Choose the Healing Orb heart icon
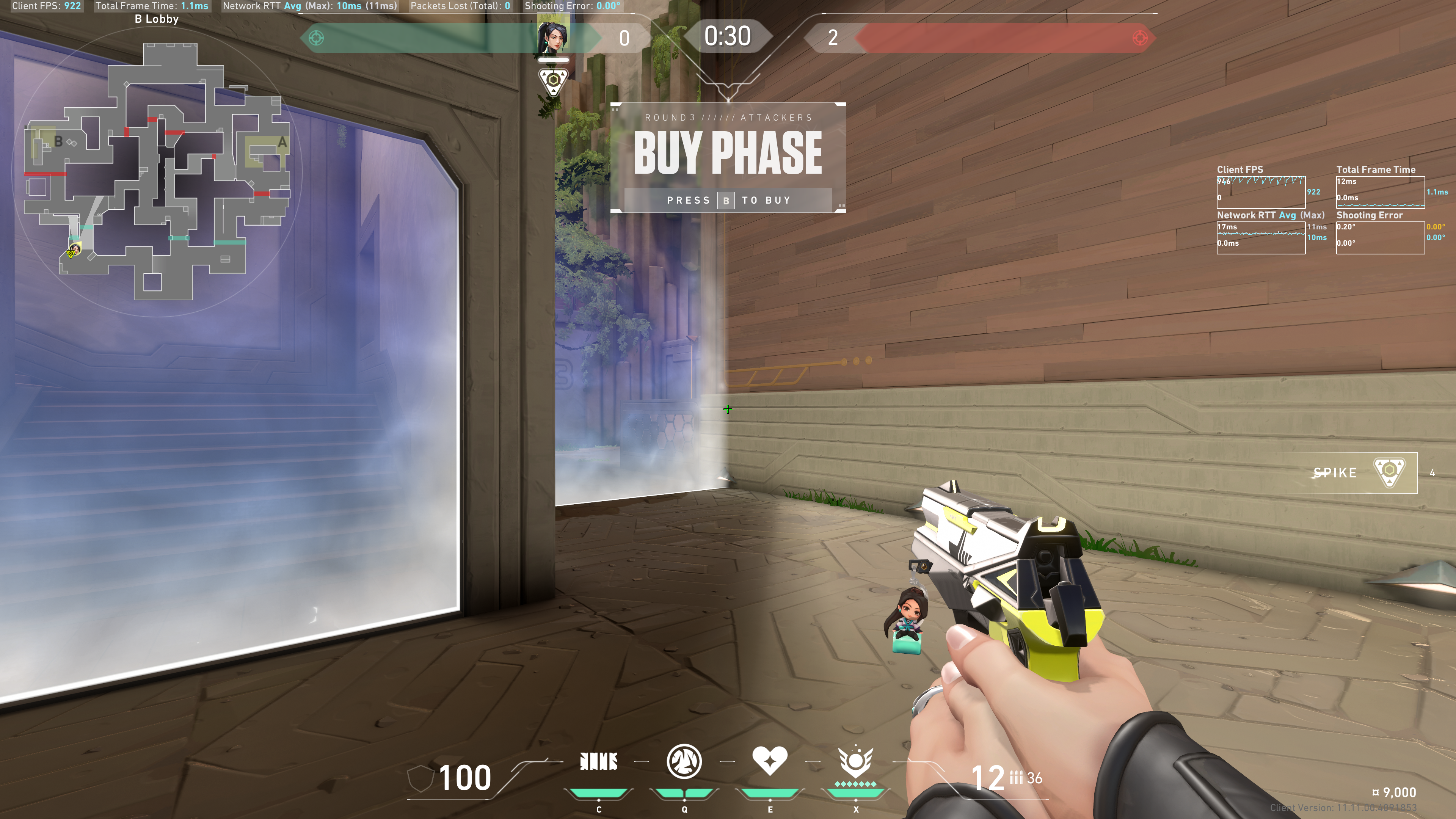The image size is (1456, 819). 769,761
